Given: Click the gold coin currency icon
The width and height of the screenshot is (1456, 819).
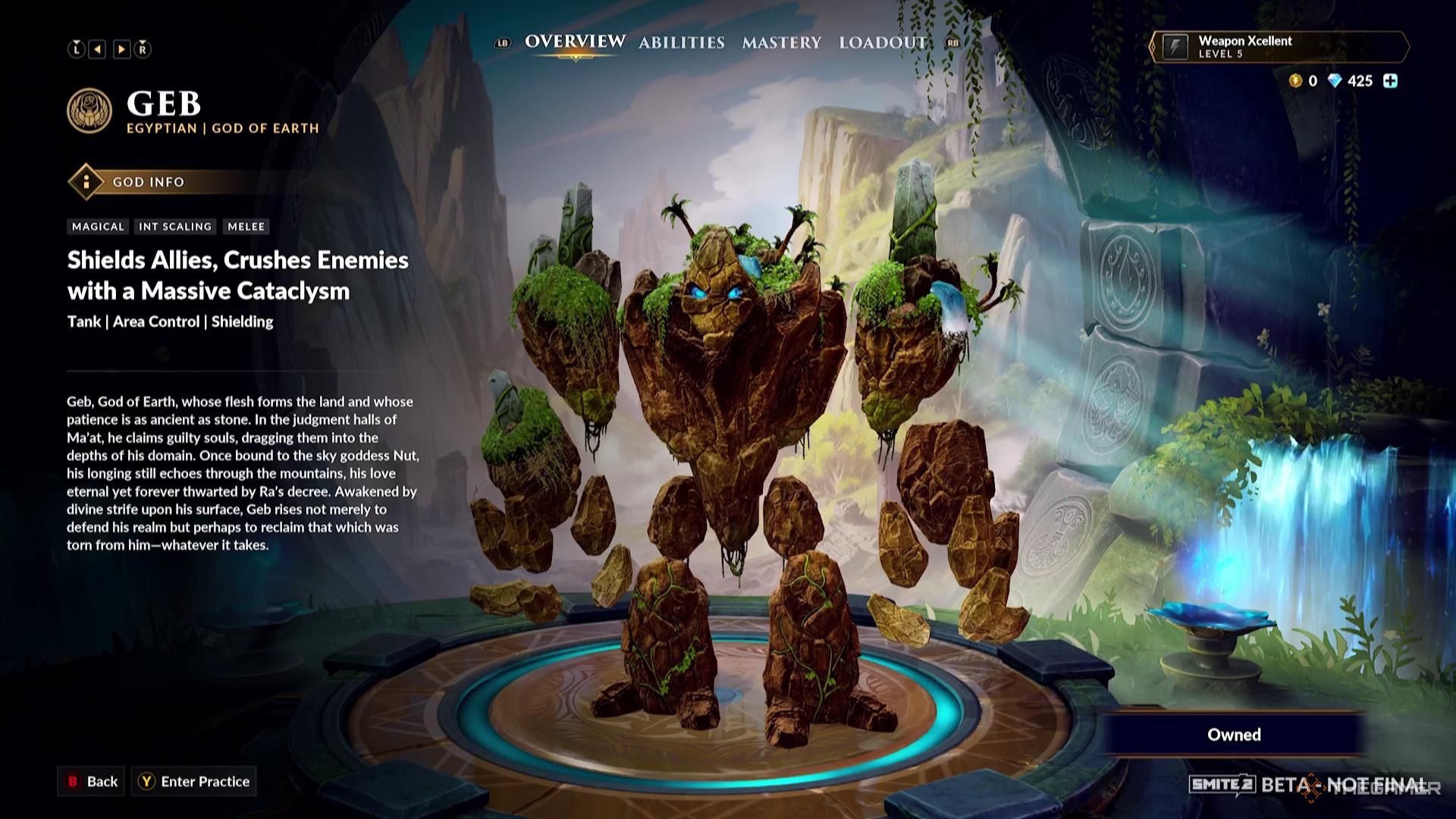Looking at the screenshot, I should pos(1295,81).
